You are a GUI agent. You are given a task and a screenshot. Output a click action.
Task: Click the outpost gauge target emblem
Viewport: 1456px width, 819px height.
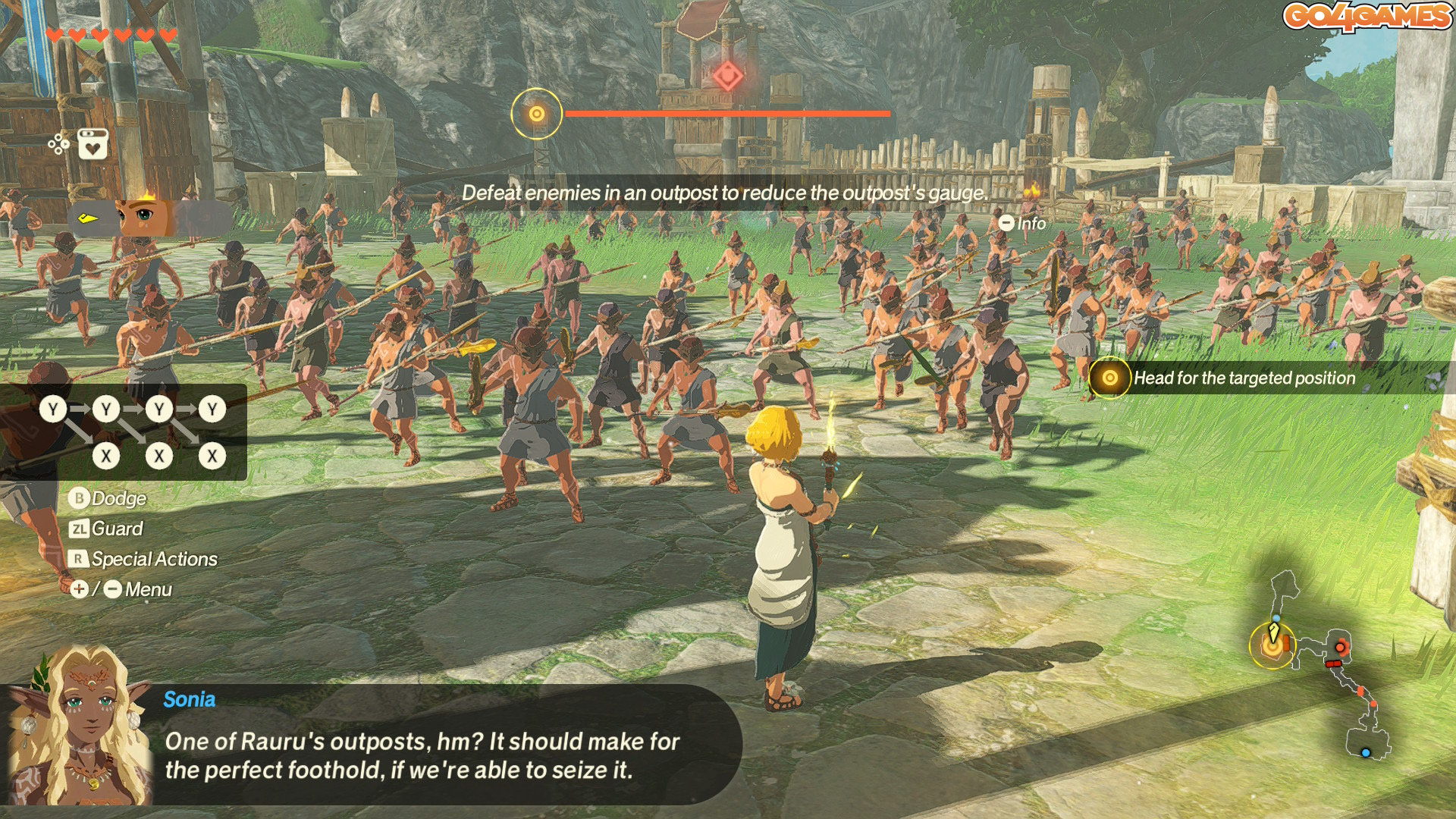coord(536,114)
